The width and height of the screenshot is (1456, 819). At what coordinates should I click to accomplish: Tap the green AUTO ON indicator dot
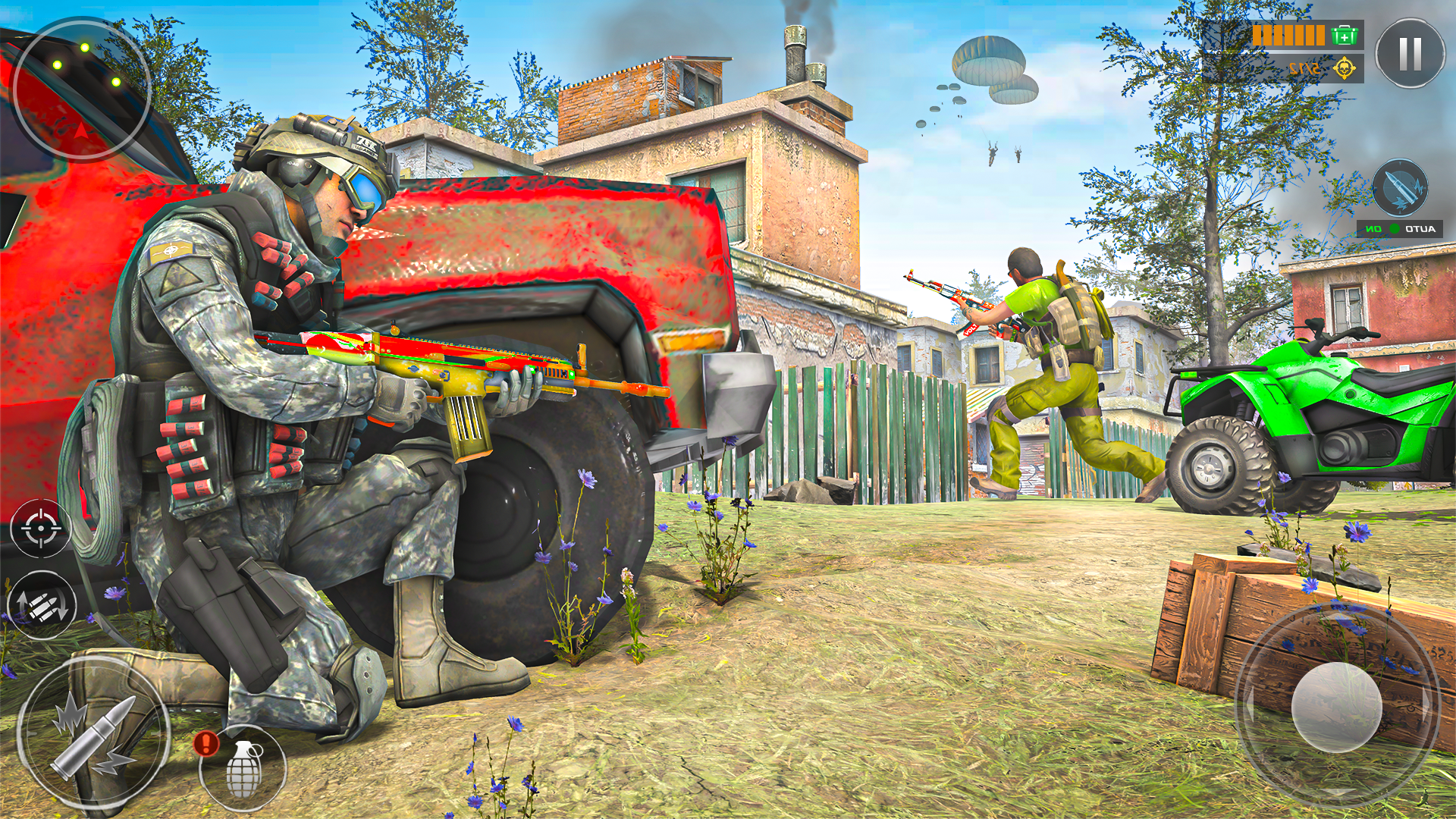(x=1395, y=227)
